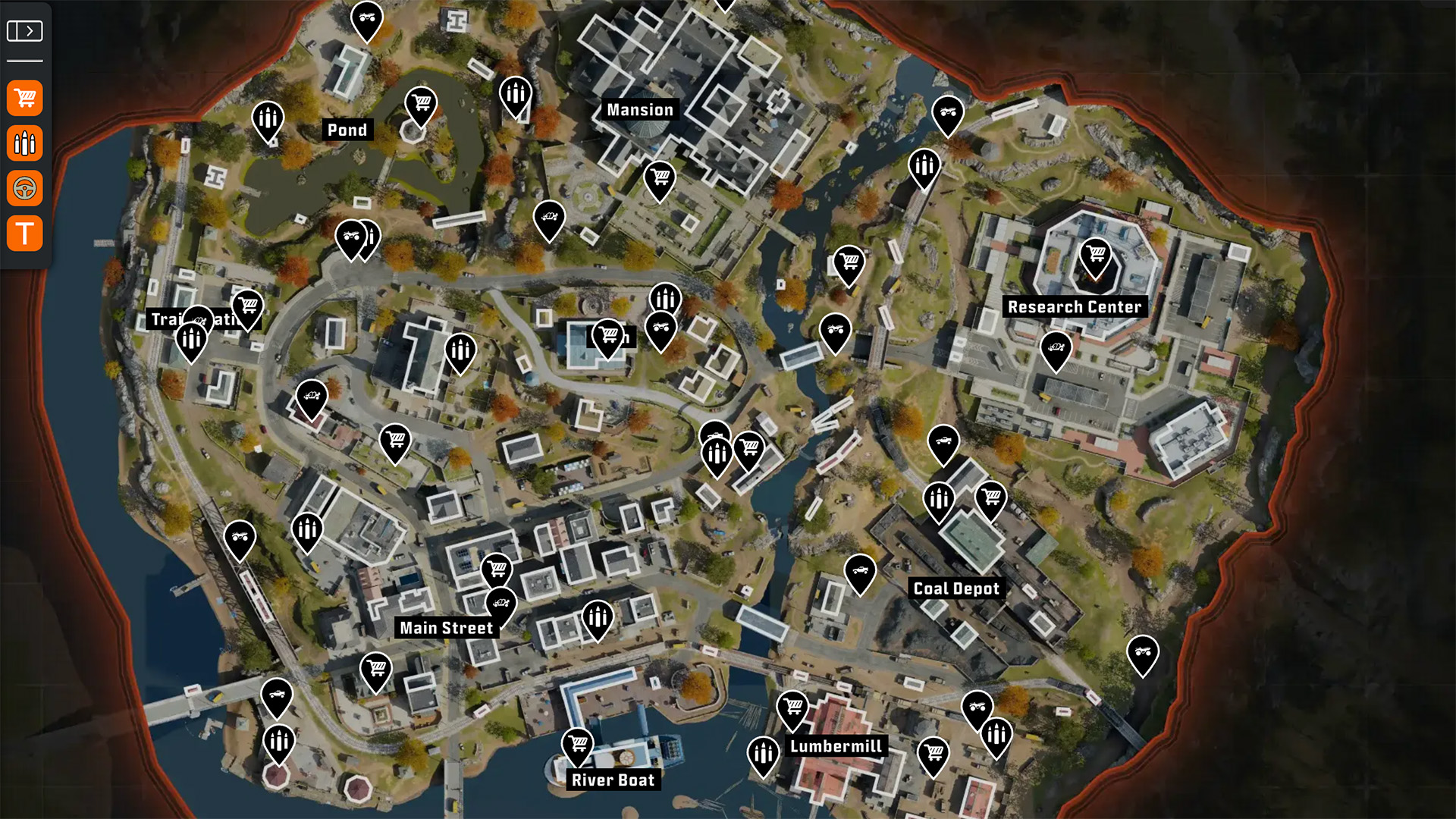Toggle the ammo bullets filter button
This screenshot has width=1456, height=819.
tap(25, 143)
